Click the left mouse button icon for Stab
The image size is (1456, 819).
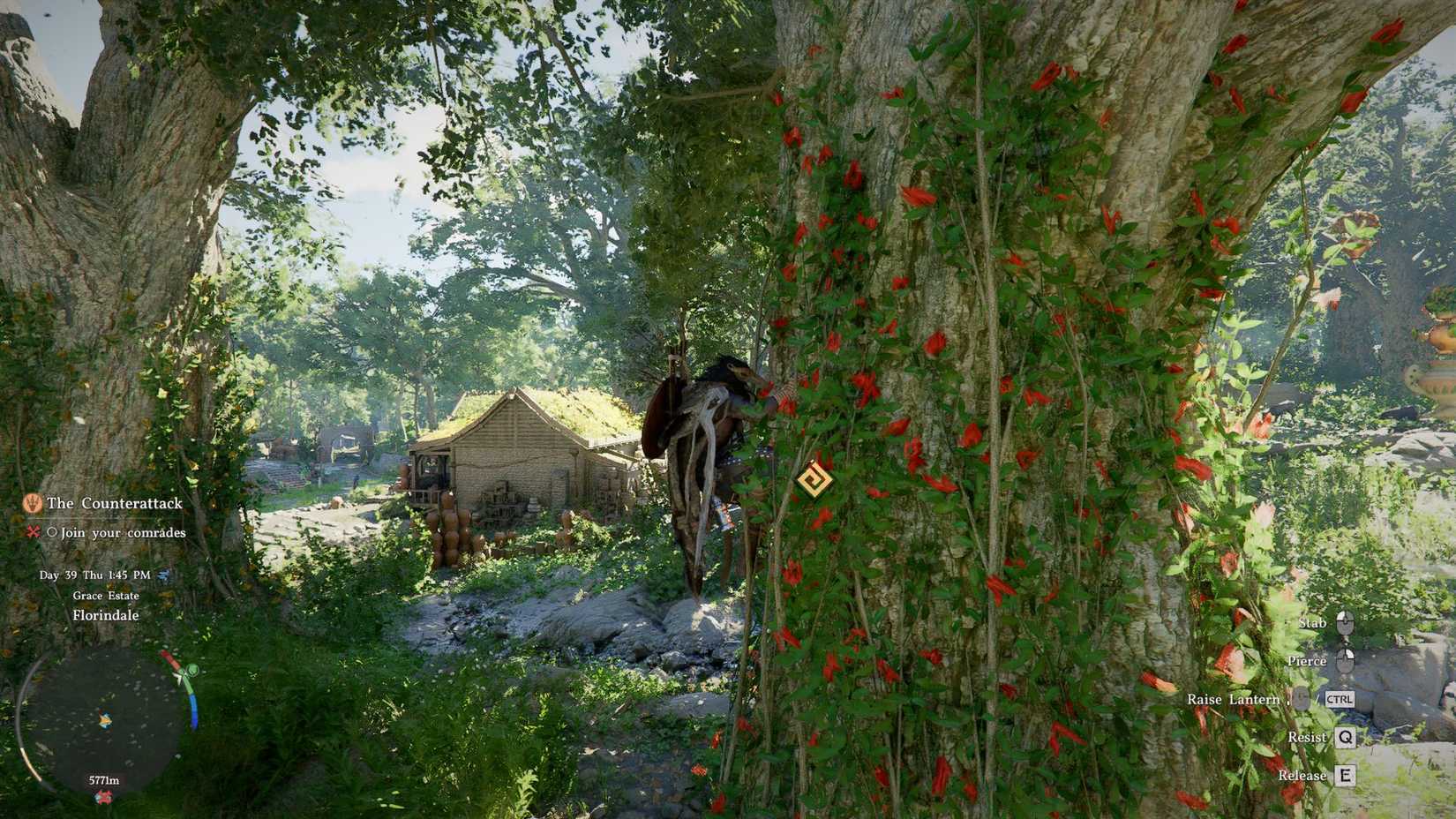click(1346, 623)
